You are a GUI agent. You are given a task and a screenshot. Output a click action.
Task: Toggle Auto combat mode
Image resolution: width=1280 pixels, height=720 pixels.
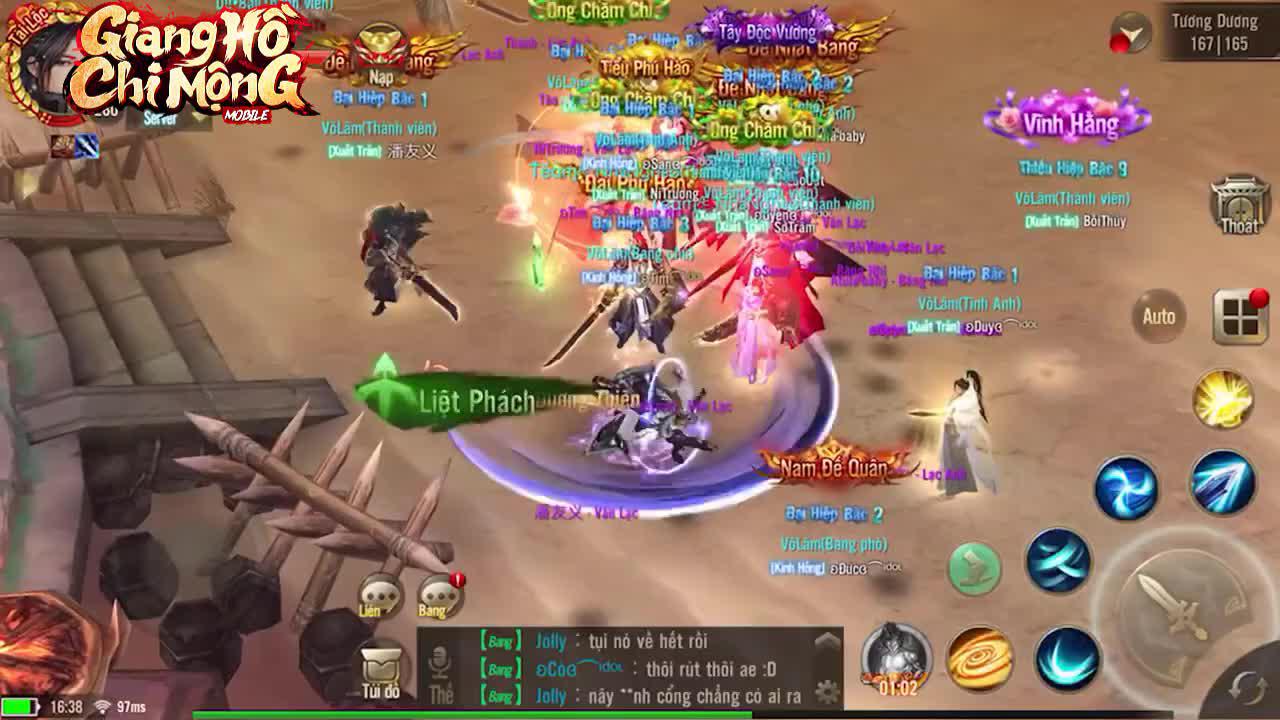tap(1158, 317)
